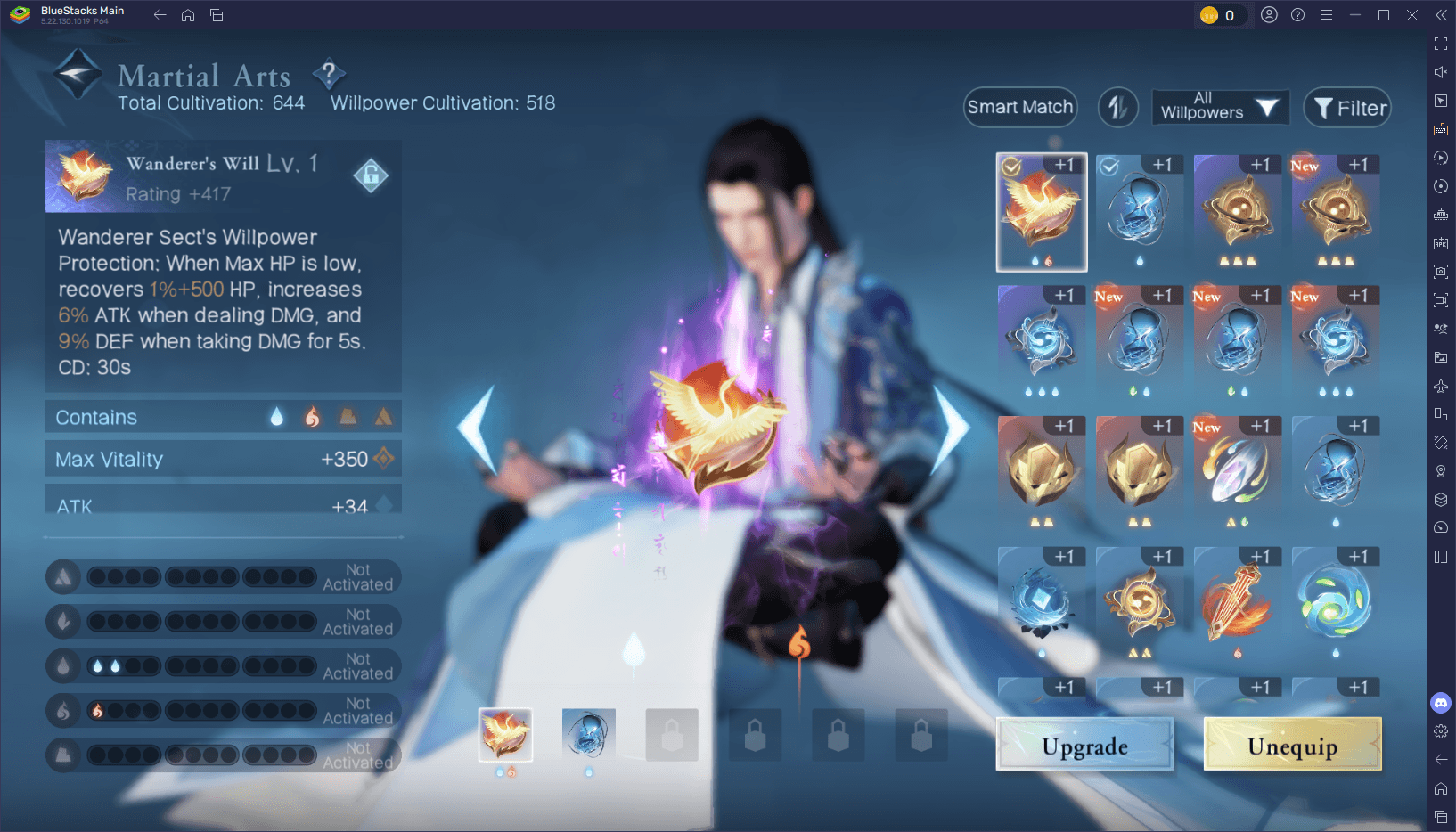Viewport: 1456px width, 832px height.
Task: Open the BlueStacks hamburger menu
Action: click(x=1327, y=15)
